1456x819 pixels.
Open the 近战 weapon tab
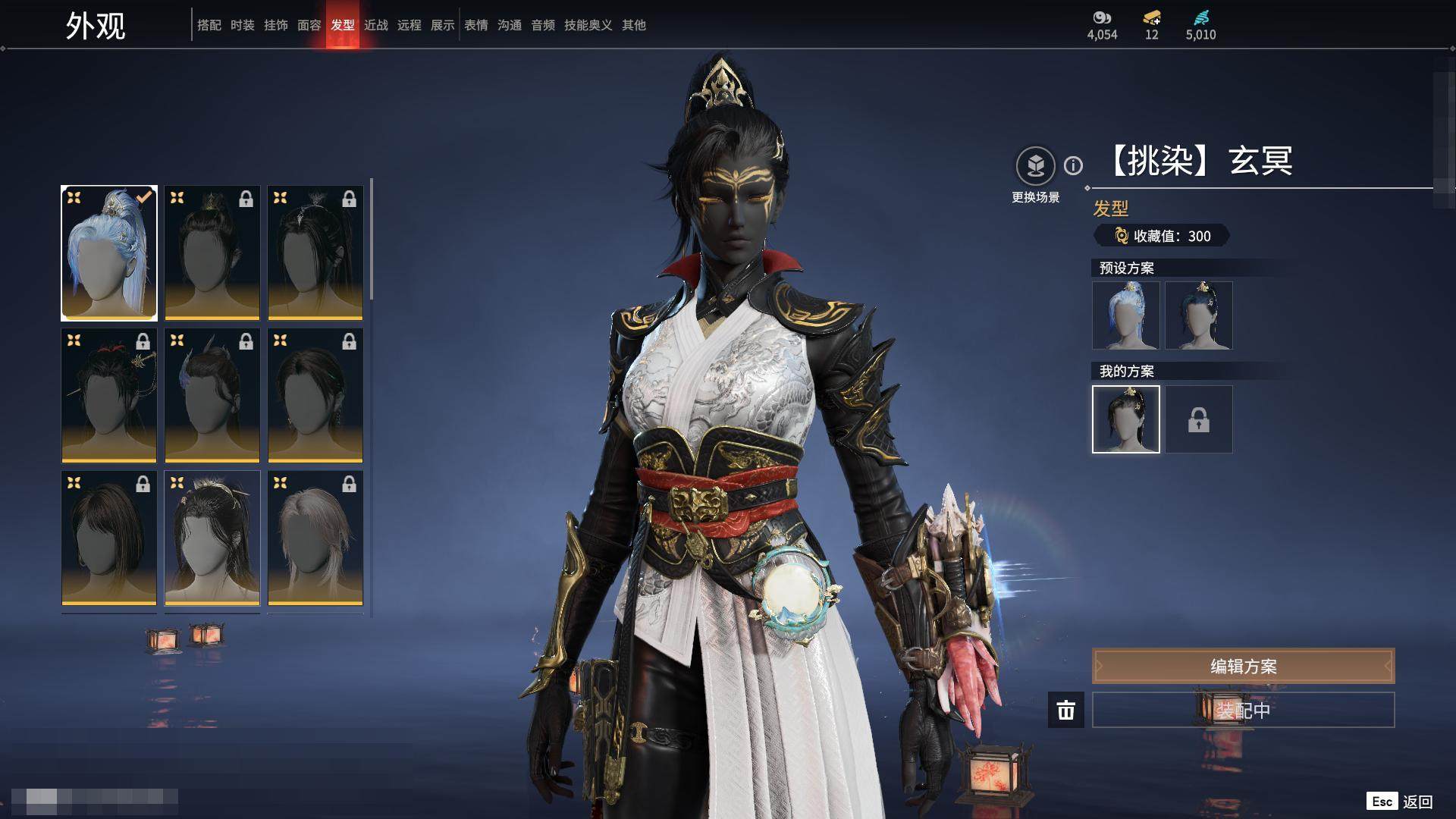(x=375, y=25)
